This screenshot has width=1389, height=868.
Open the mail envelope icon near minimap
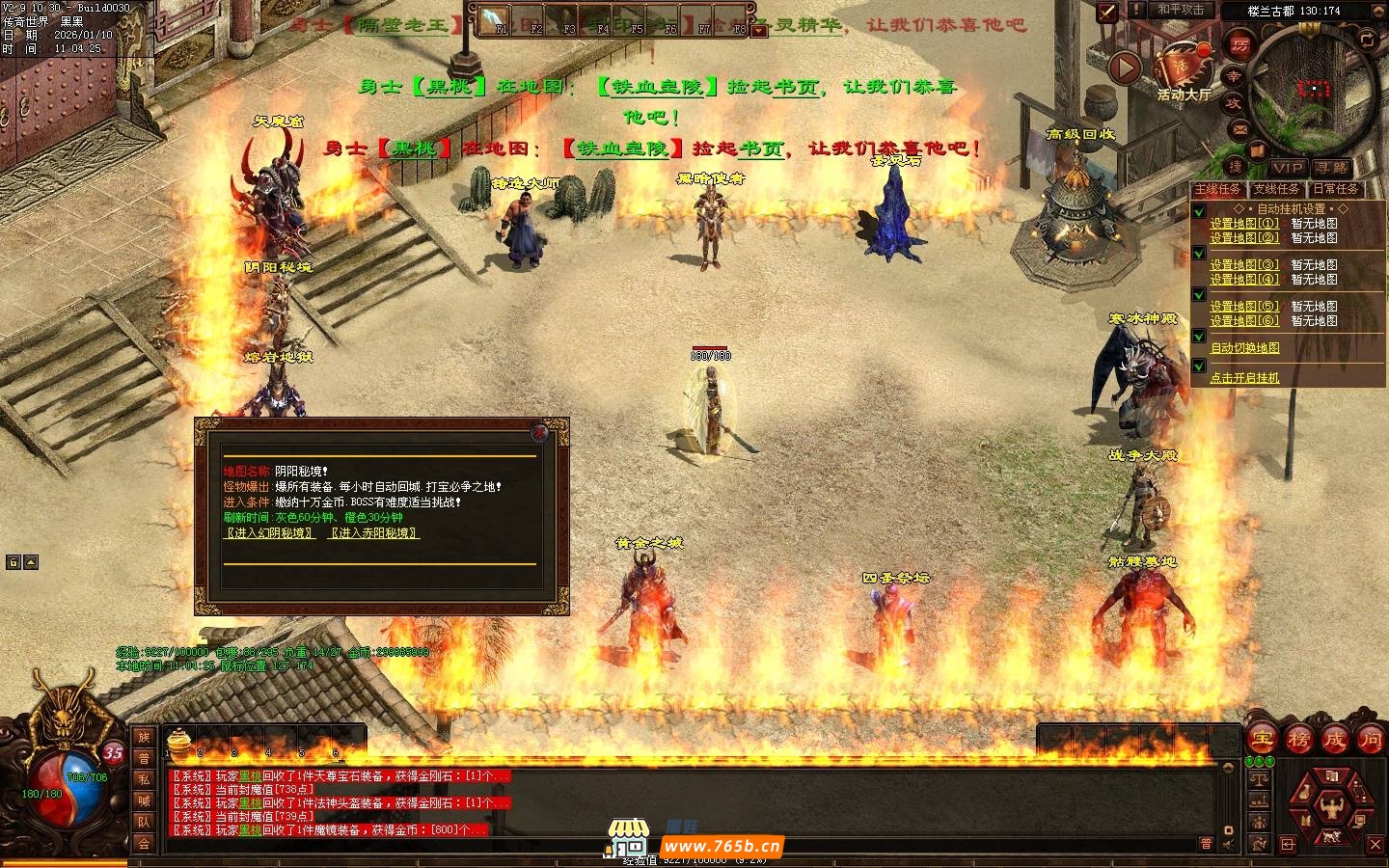pyautogui.click(x=1240, y=128)
